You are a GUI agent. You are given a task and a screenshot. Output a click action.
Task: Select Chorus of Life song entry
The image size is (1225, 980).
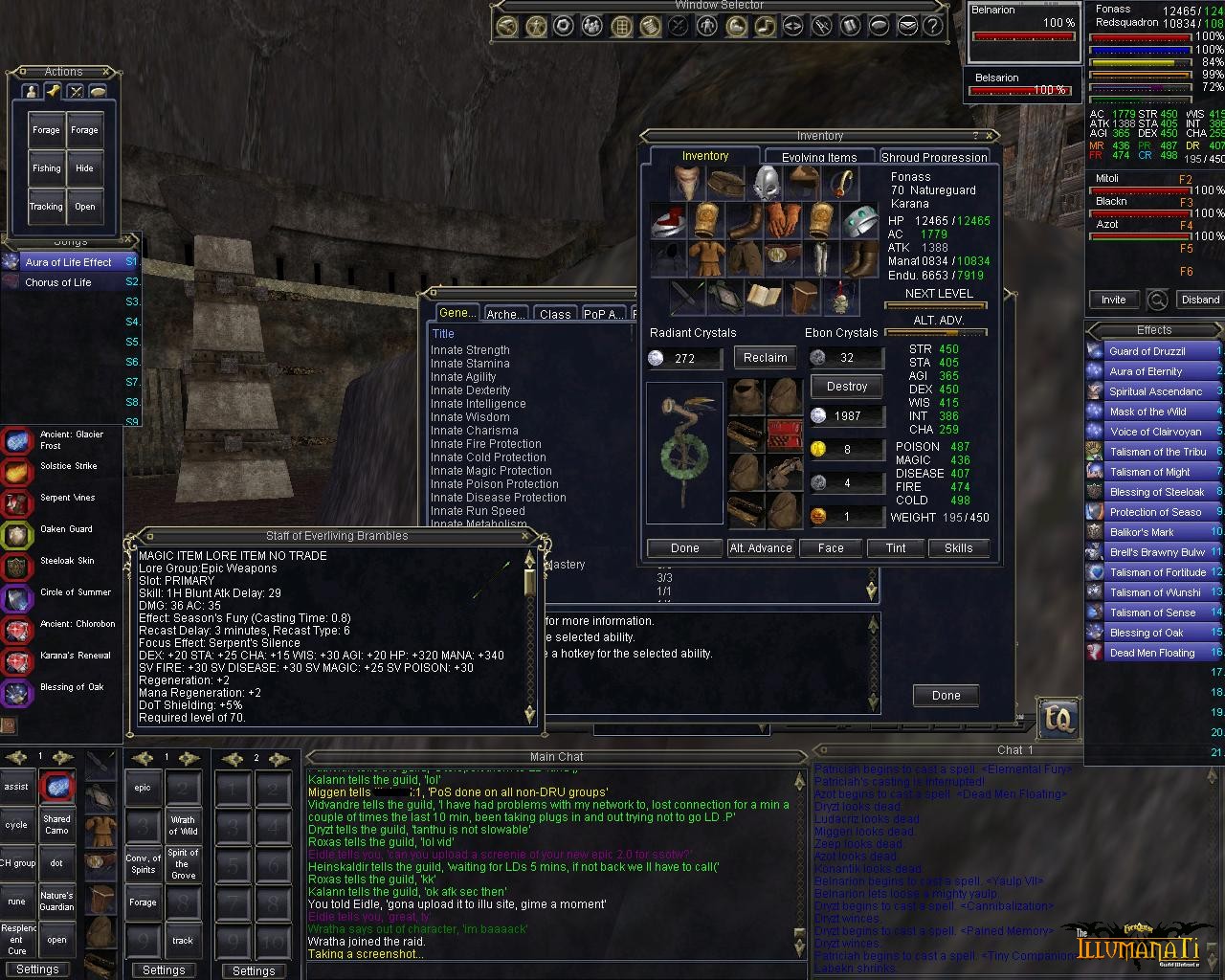tap(58, 282)
